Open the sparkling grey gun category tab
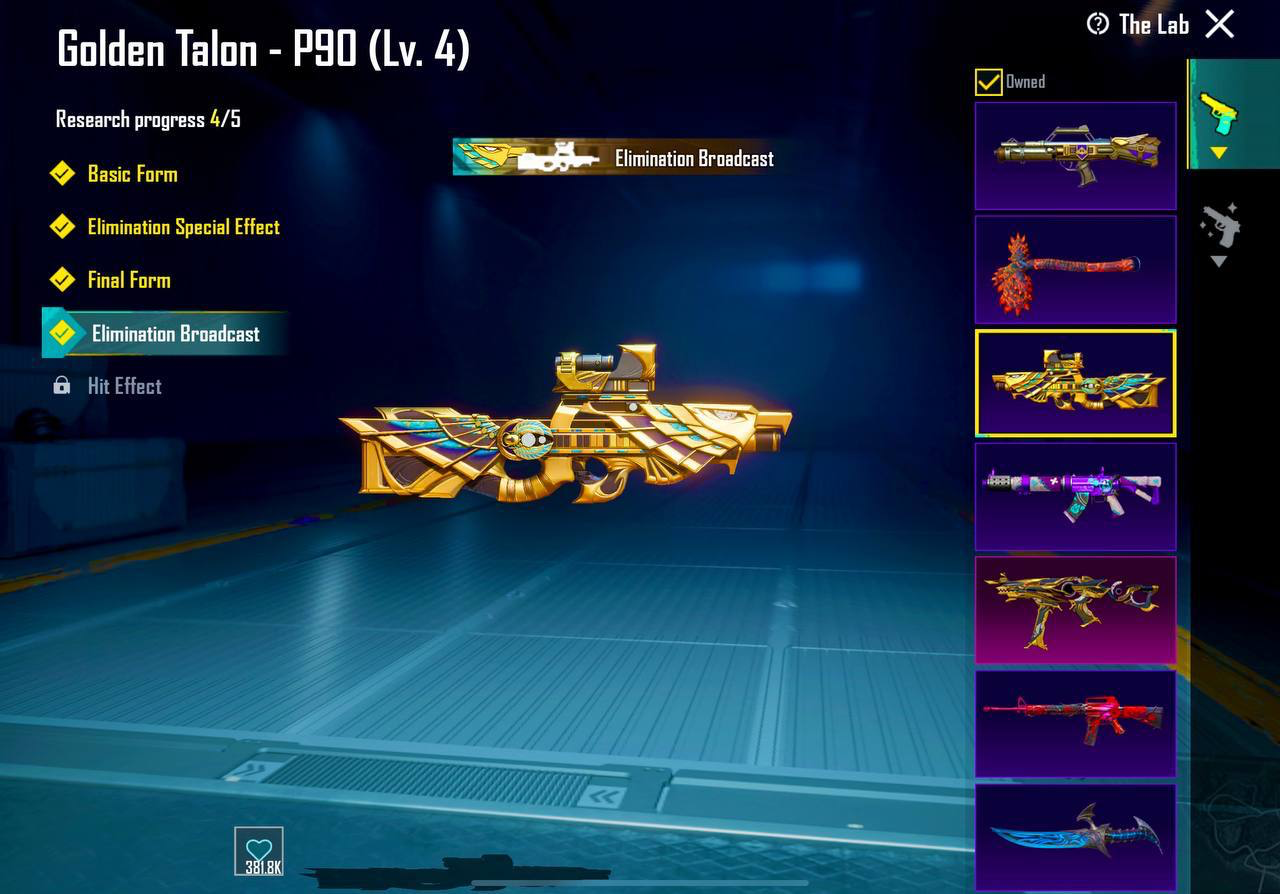The width and height of the screenshot is (1280, 894). tap(1219, 231)
